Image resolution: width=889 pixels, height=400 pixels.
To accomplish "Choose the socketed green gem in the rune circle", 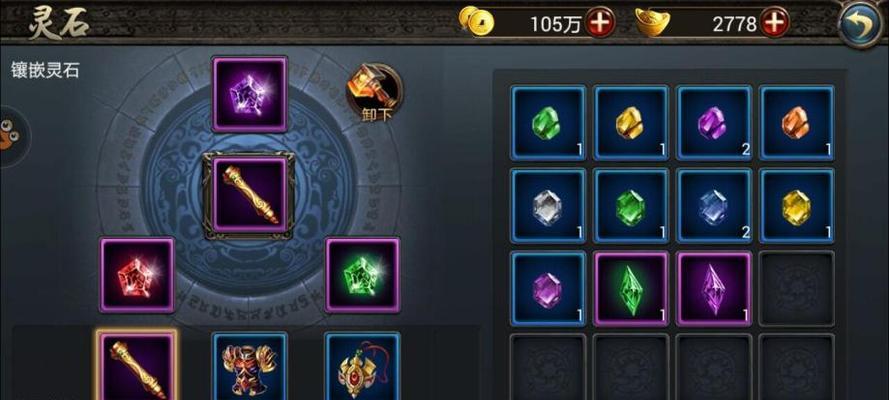I will point(362,274).
